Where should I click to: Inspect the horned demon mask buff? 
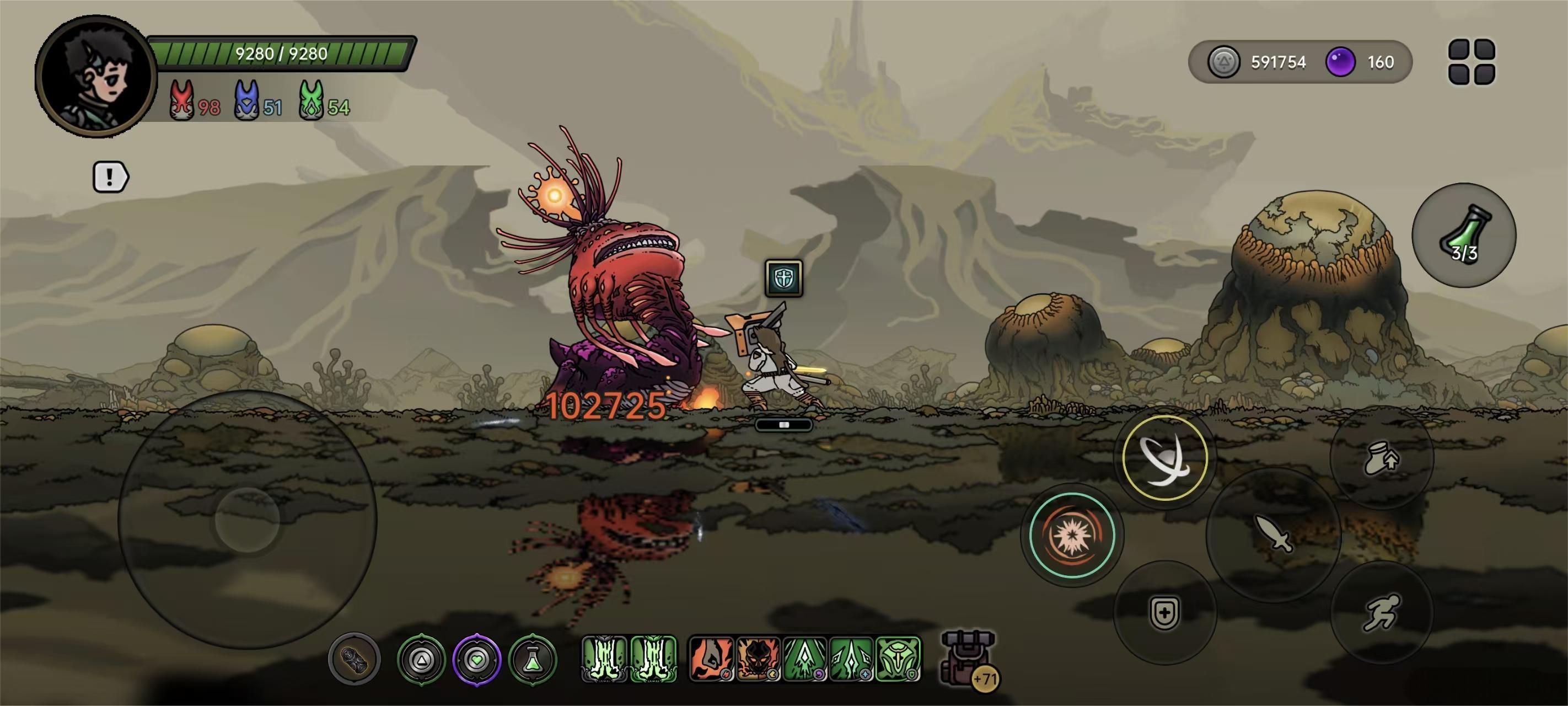pyautogui.click(x=757, y=659)
